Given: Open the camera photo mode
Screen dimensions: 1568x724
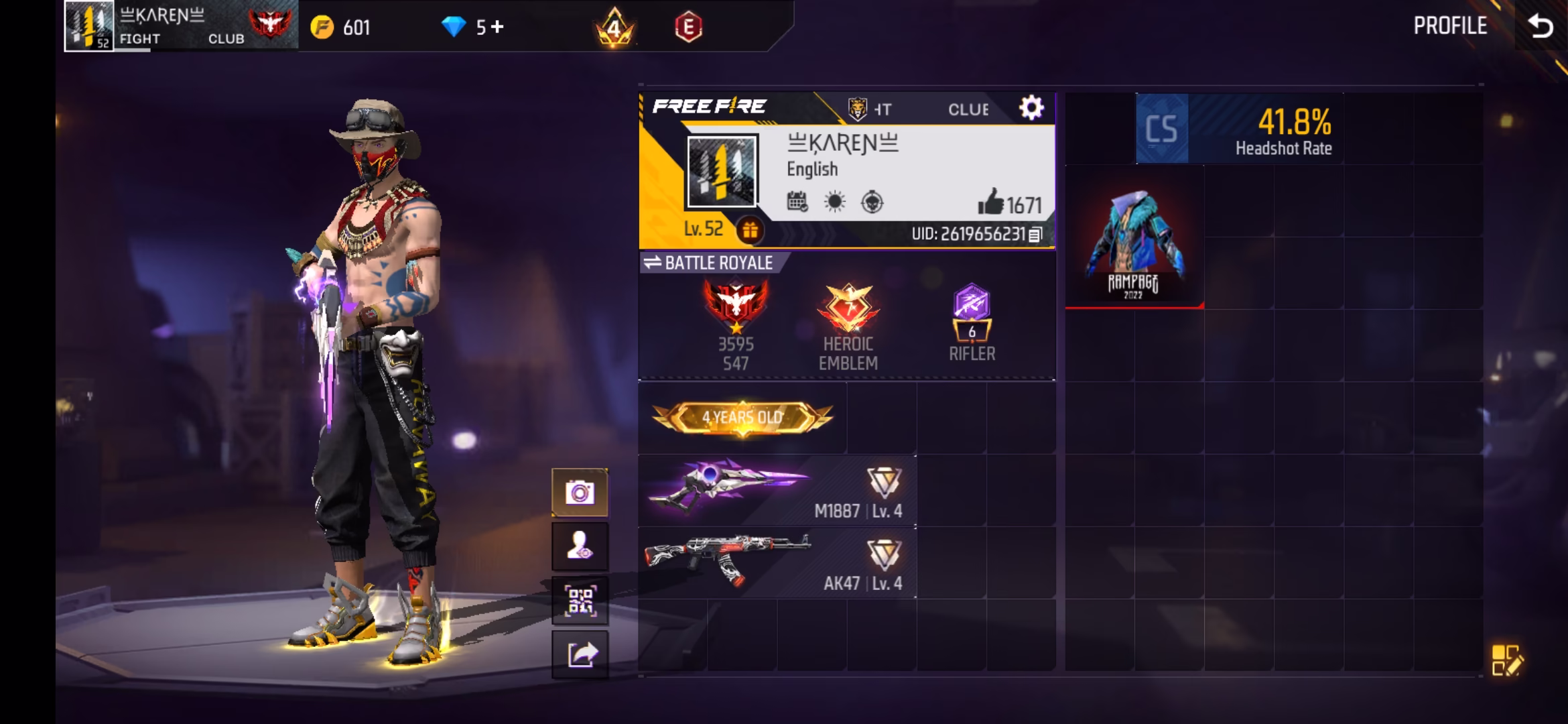Looking at the screenshot, I should [580, 493].
